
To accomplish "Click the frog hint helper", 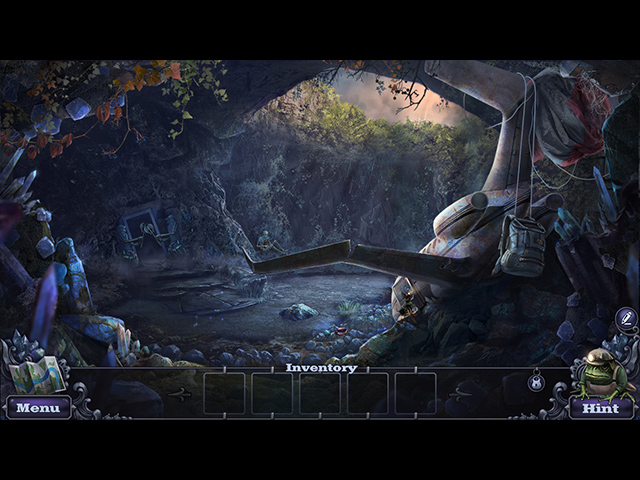I will point(603,374).
